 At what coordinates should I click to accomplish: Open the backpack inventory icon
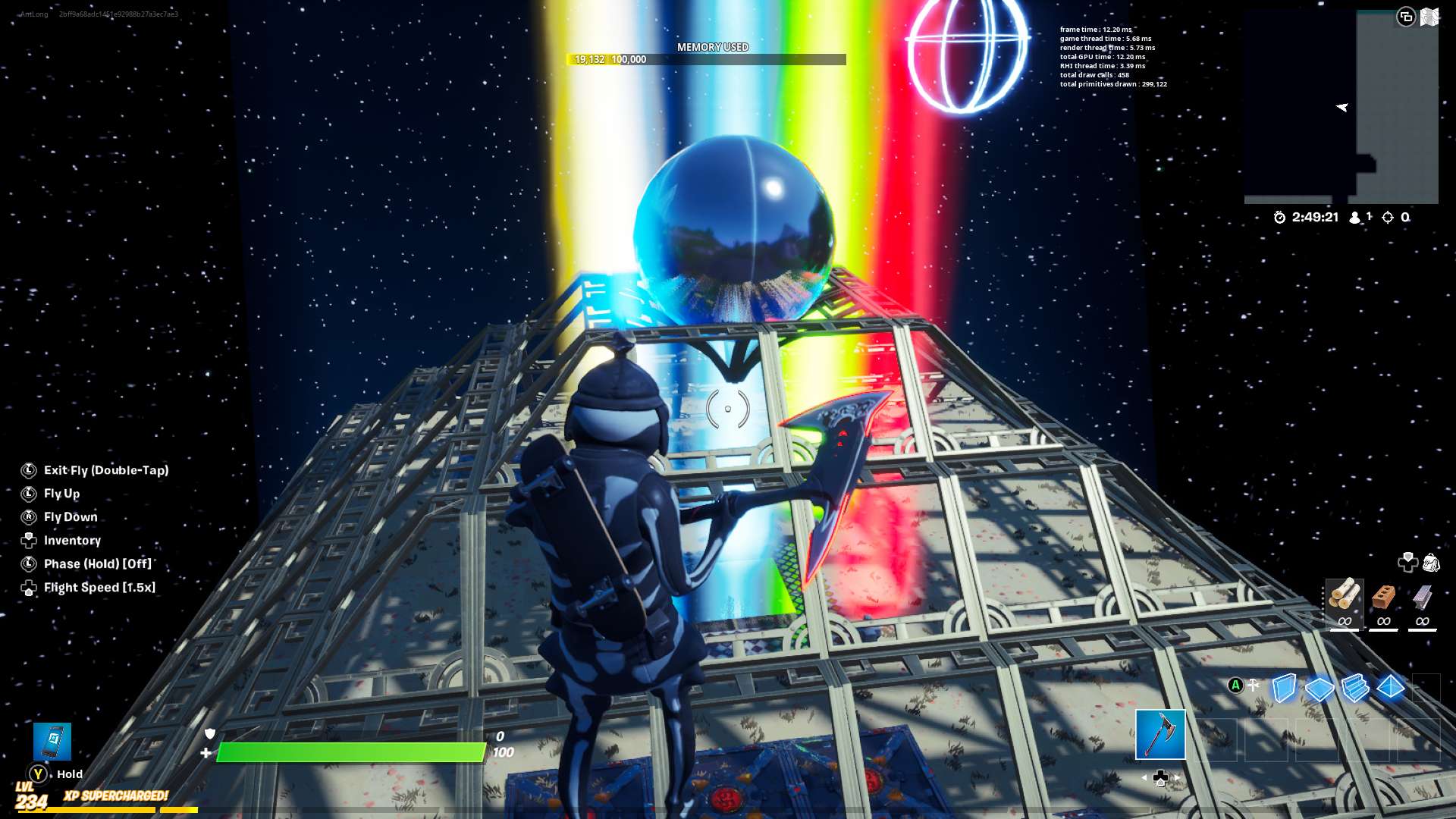click(x=1431, y=563)
